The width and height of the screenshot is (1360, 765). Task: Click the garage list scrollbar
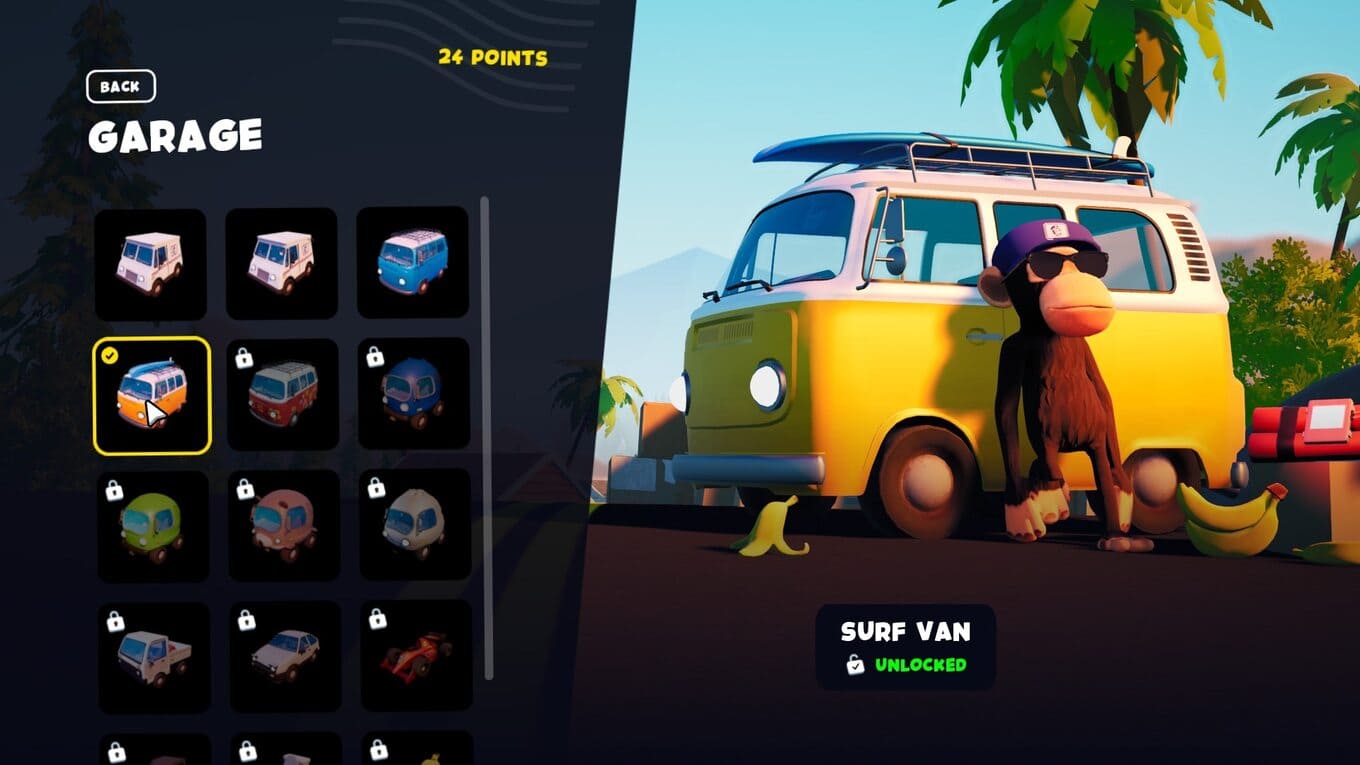pyautogui.click(x=486, y=438)
